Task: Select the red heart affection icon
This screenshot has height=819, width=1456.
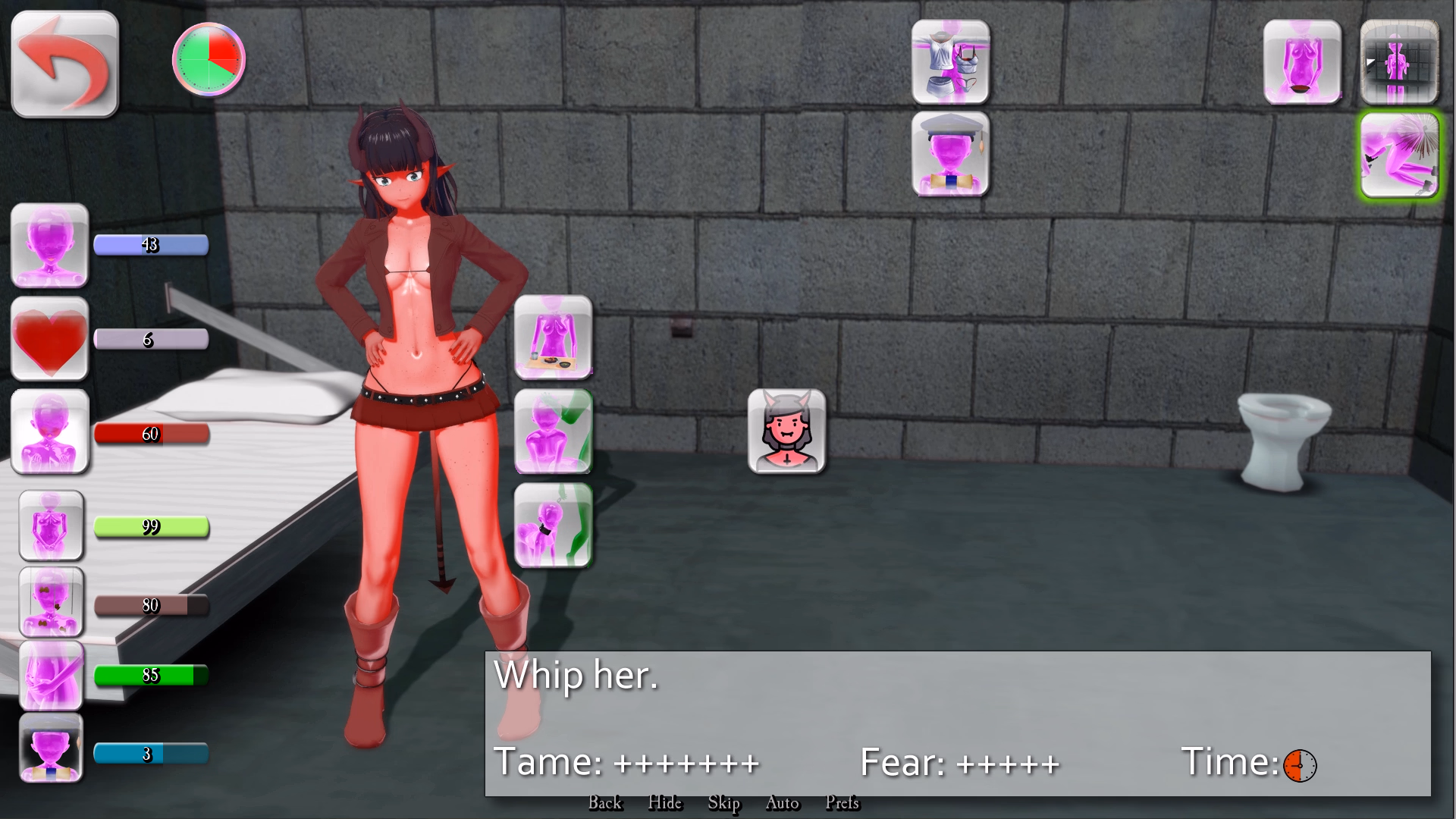Action: point(49,339)
